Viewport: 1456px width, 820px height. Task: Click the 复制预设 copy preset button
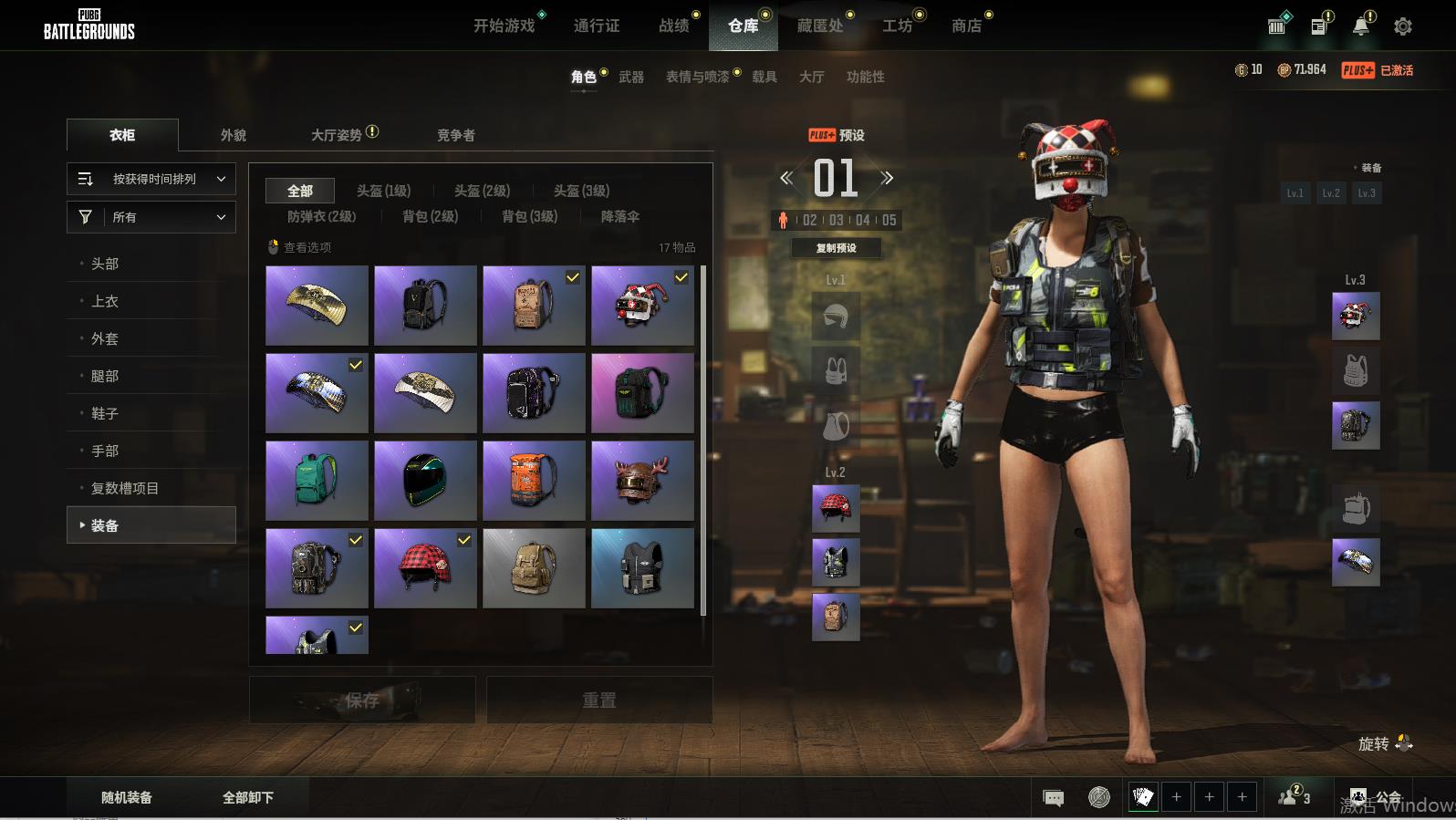point(836,248)
